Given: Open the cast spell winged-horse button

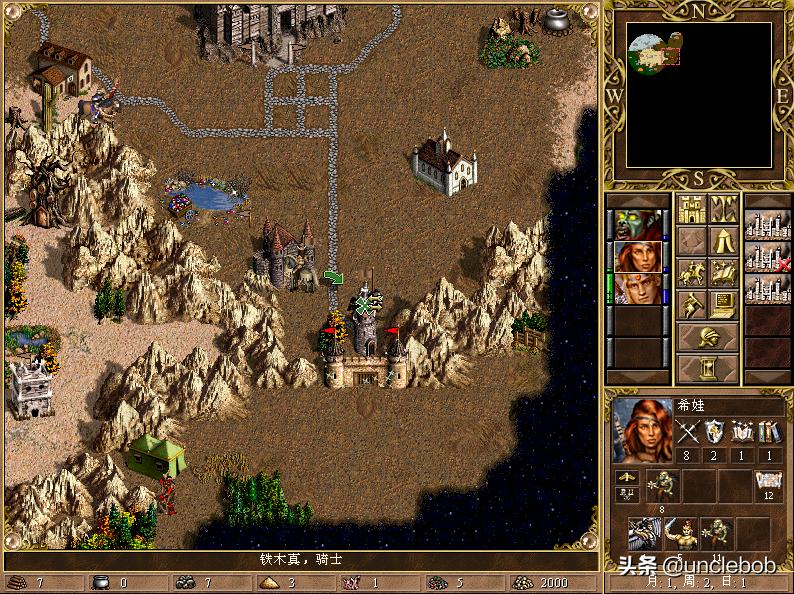Looking at the screenshot, I should pyautogui.click(x=723, y=273).
